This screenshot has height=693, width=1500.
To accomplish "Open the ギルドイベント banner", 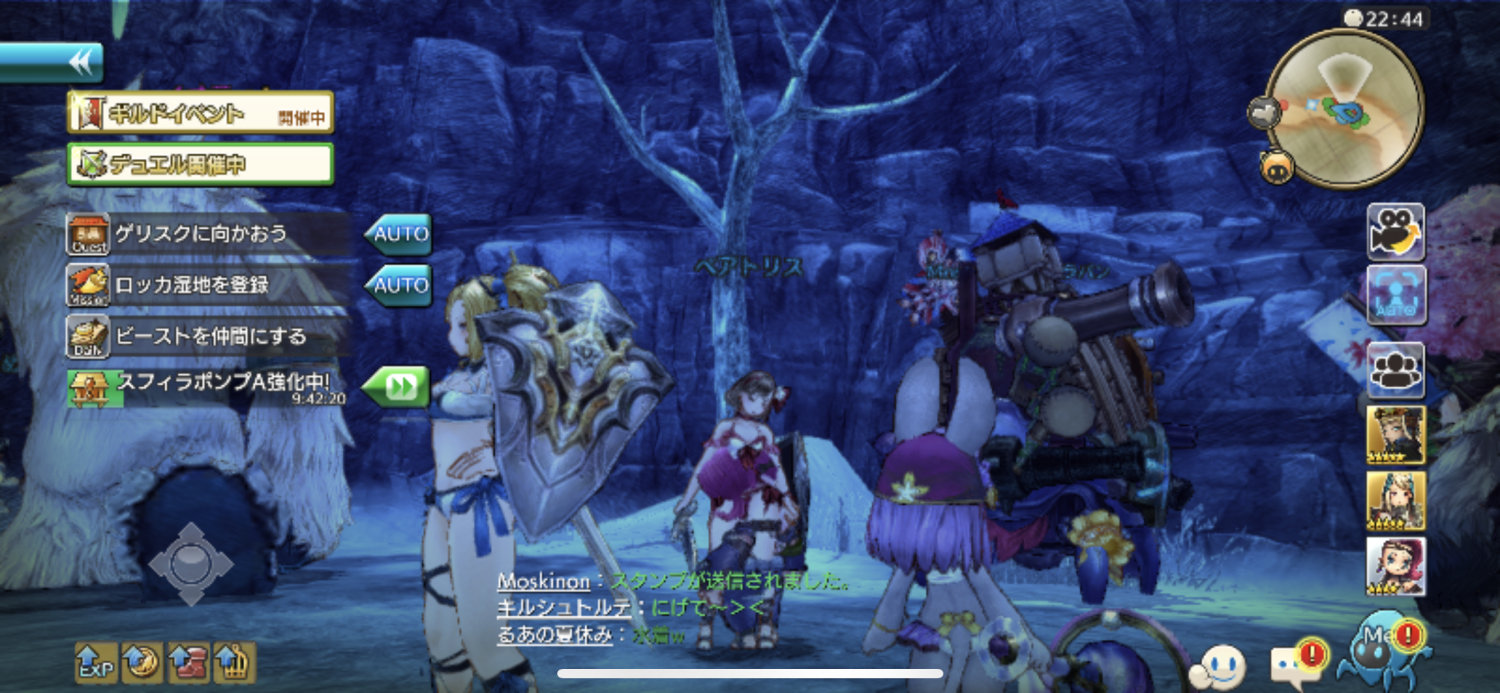I will (200, 112).
